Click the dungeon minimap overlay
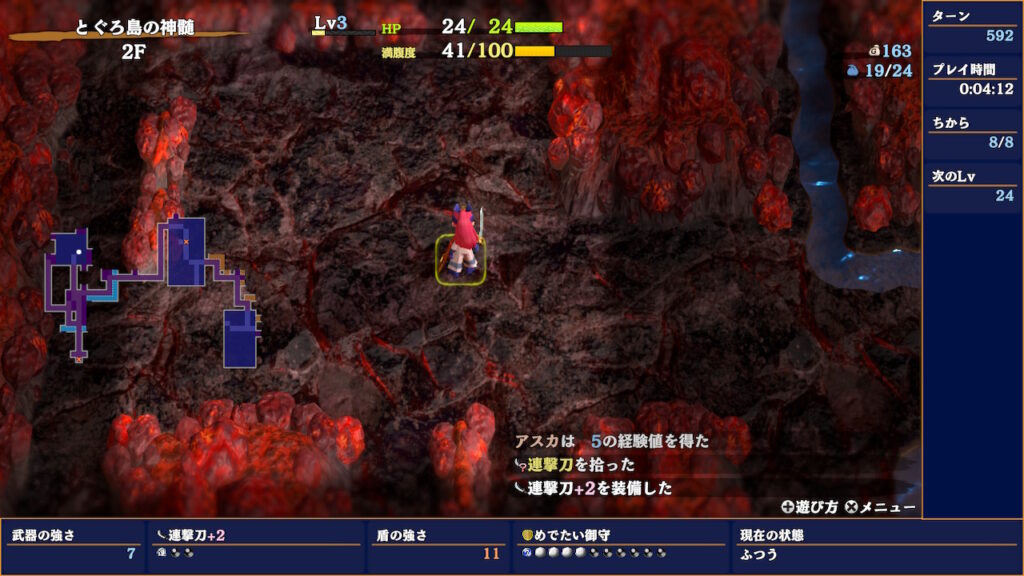The width and height of the screenshot is (1024, 576). tap(155, 290)
